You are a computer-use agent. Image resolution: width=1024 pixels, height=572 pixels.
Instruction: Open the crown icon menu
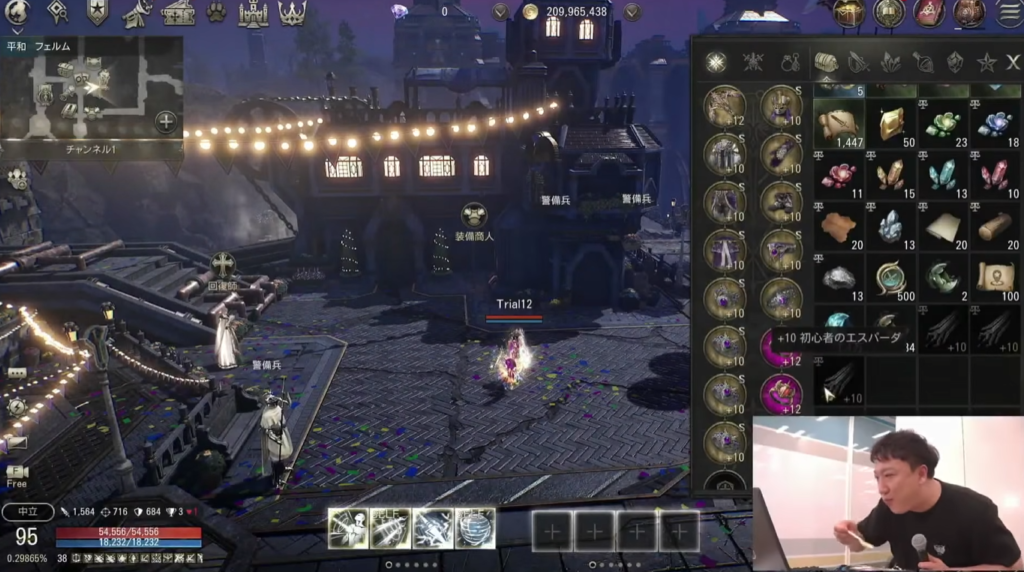(292, 13)
